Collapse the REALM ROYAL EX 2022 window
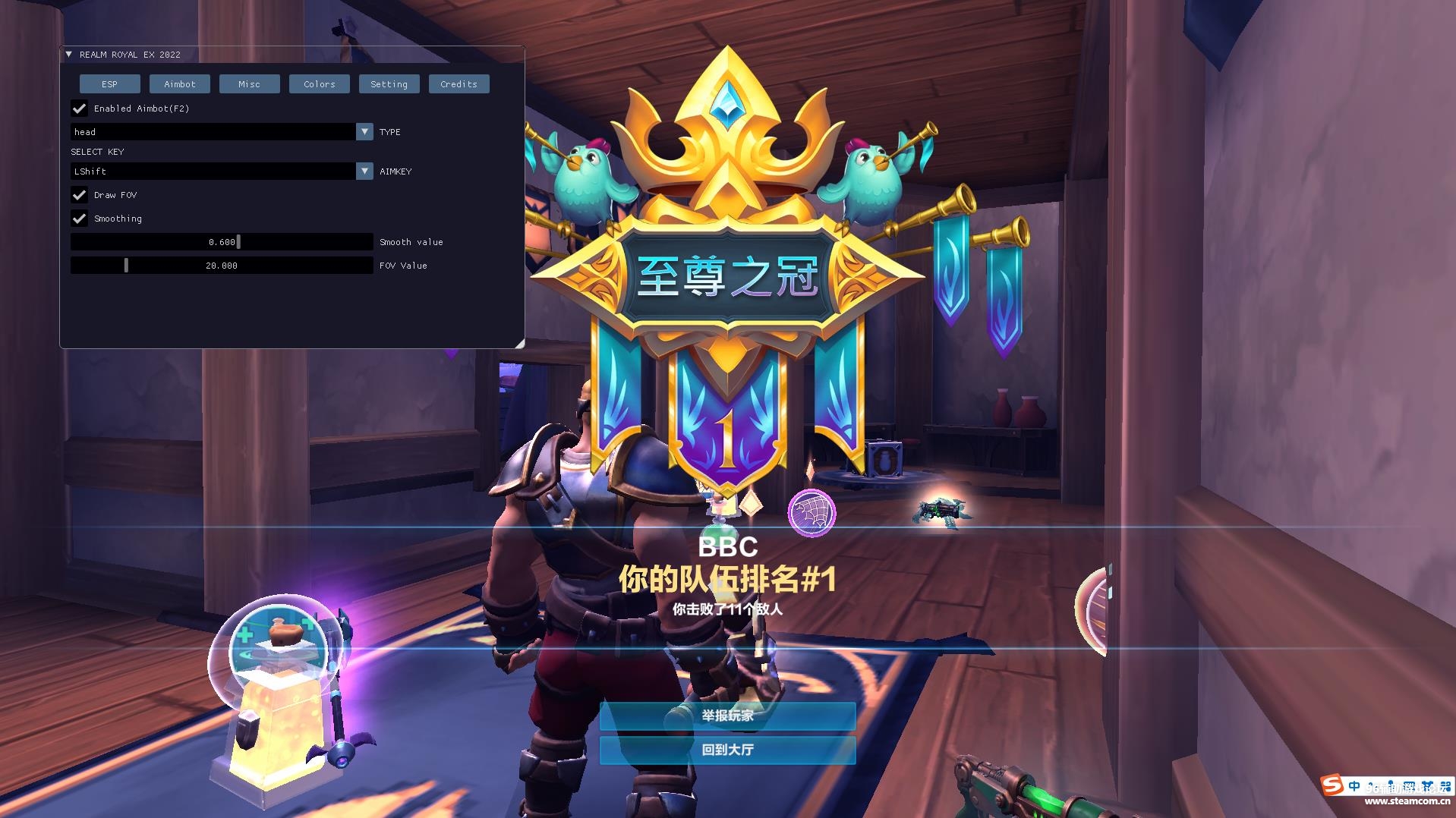The width and height of the screenshot is (1456, 818). click(x=69, y=55)
